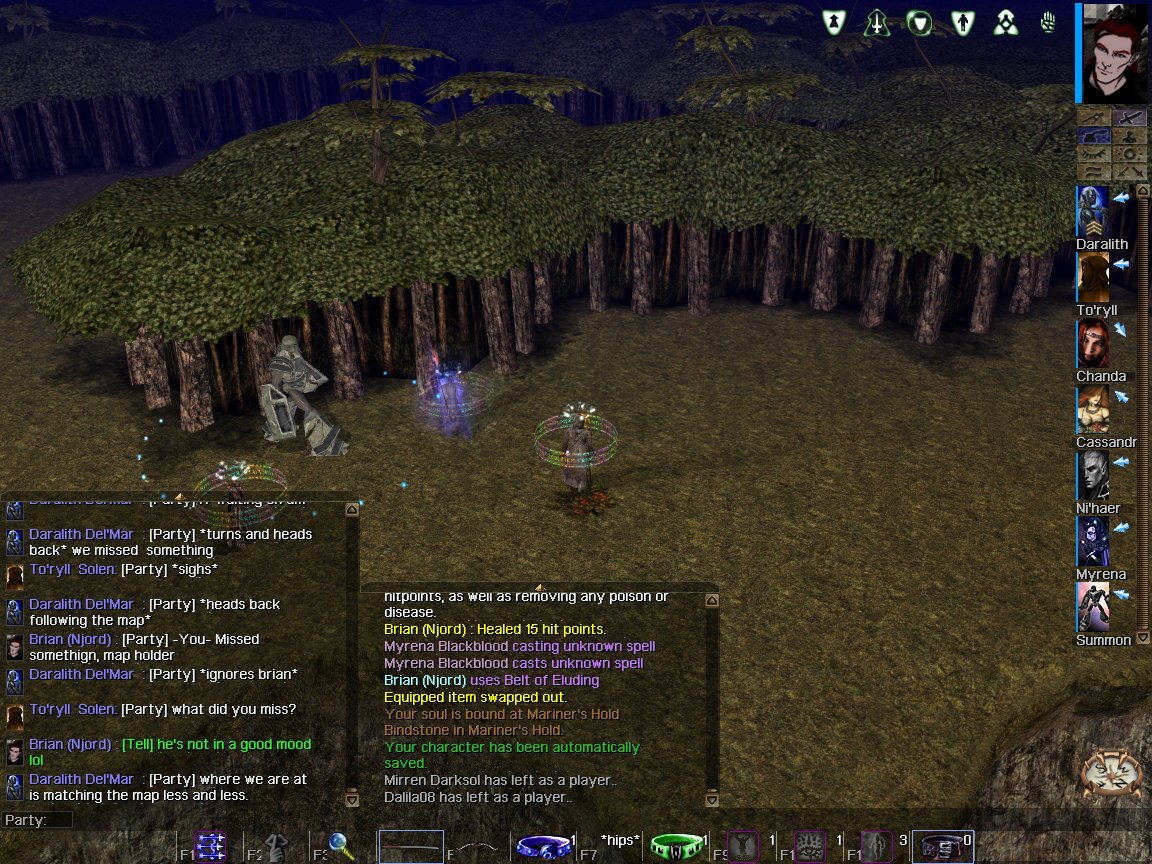Select Myrena's party portrait
The image size is (1152, 864).
[1093, 541]
